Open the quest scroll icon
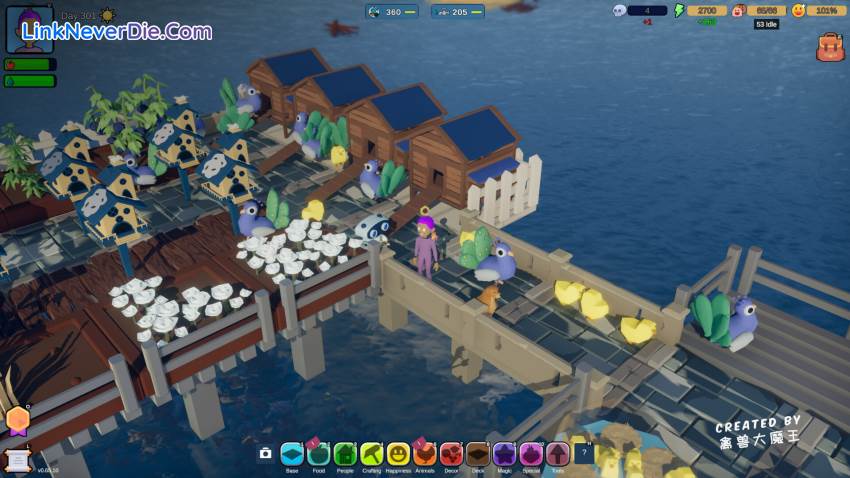 [15, 457]
